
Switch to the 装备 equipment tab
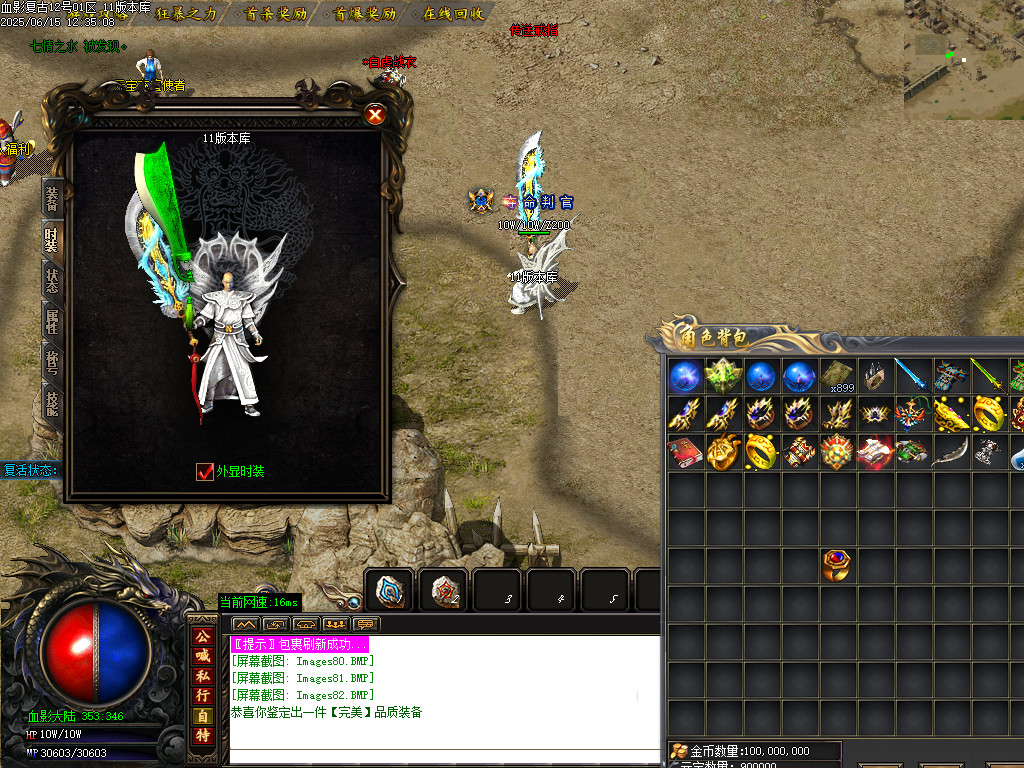[x=52, y=199]
